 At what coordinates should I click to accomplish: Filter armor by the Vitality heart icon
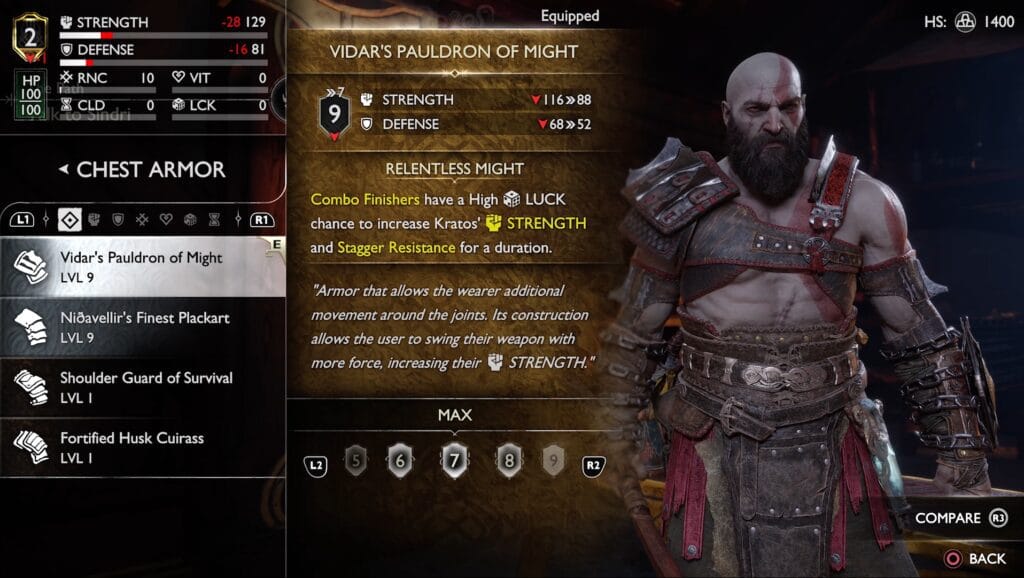166,219
